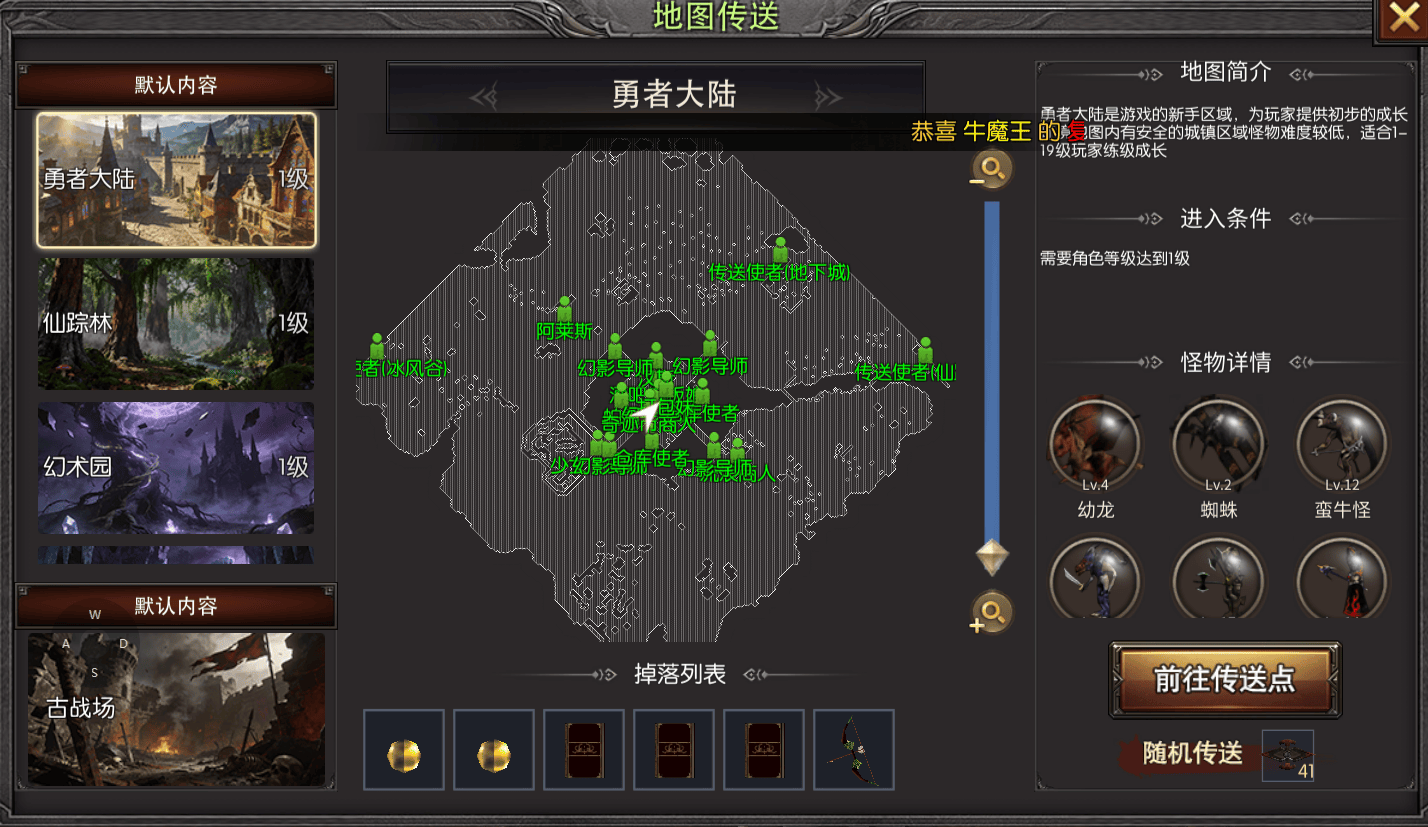Click the 传送使者(地下城) map marker
This screenshot has width=1428, height=827.
pos(780,250)
